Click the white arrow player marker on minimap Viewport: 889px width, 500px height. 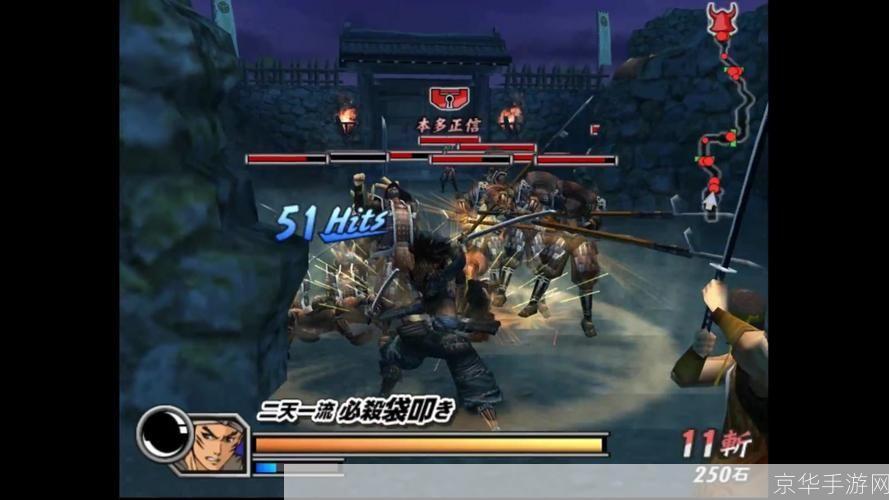pyautogui.click(x=711, y=199)
